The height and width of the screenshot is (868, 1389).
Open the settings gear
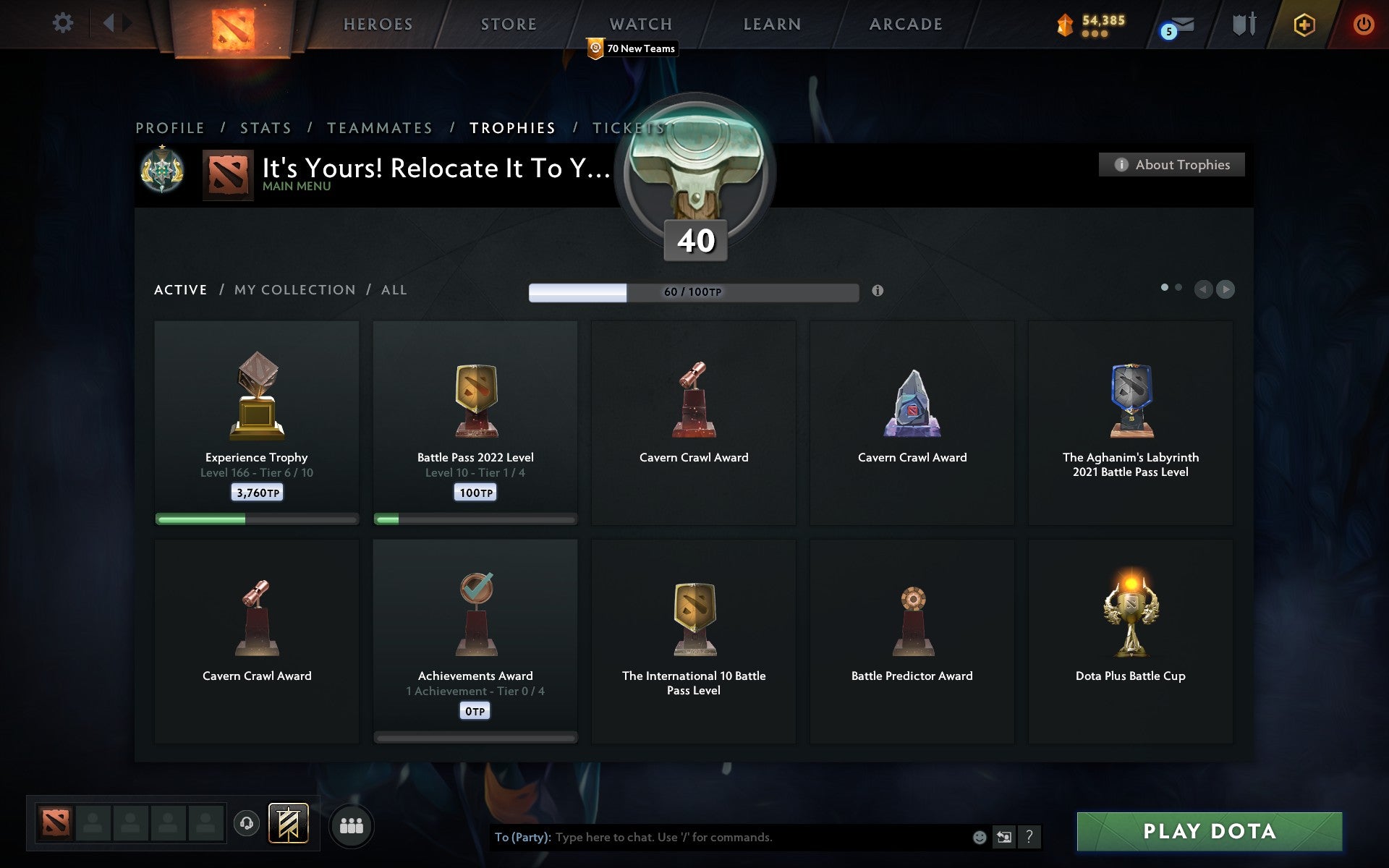[x=64, y=23]
